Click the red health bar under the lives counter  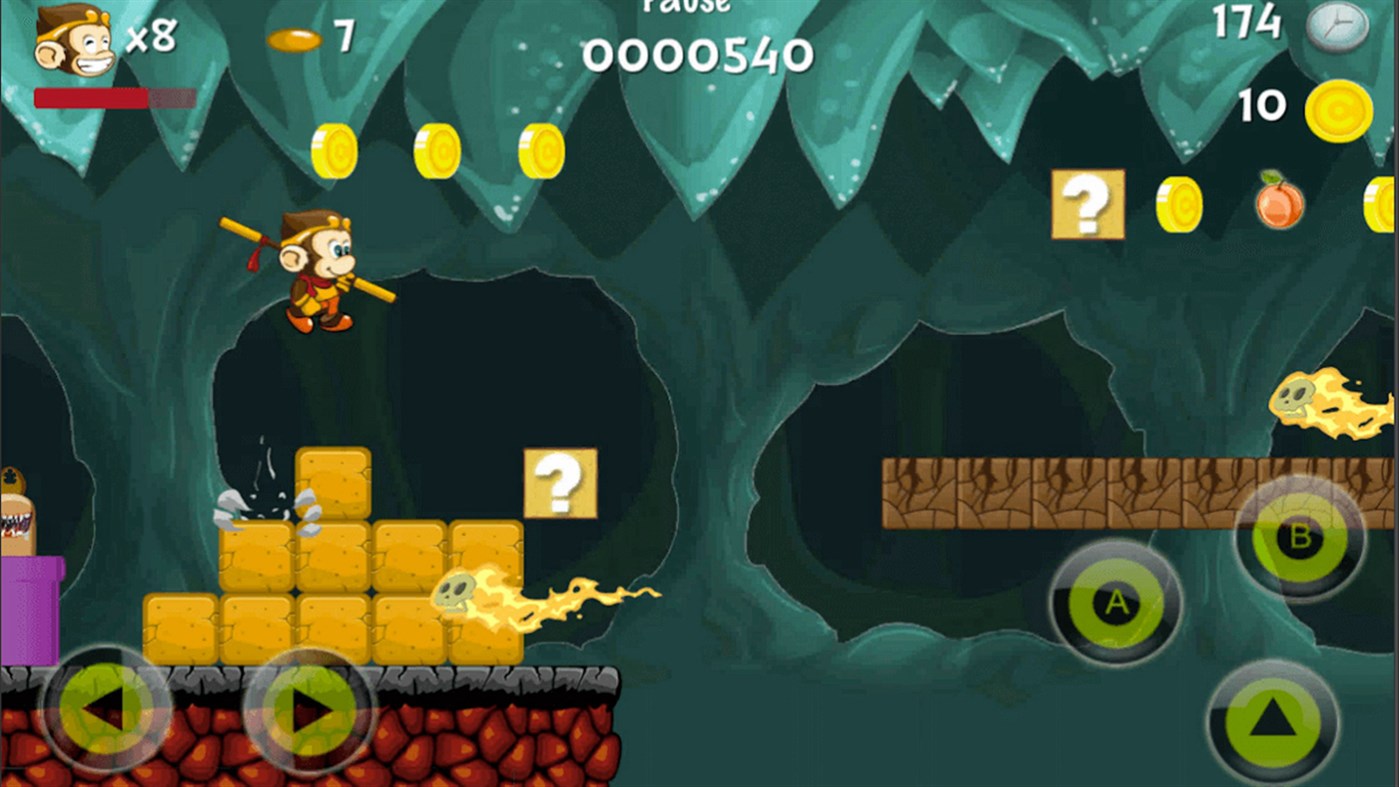tap(90, 97)
